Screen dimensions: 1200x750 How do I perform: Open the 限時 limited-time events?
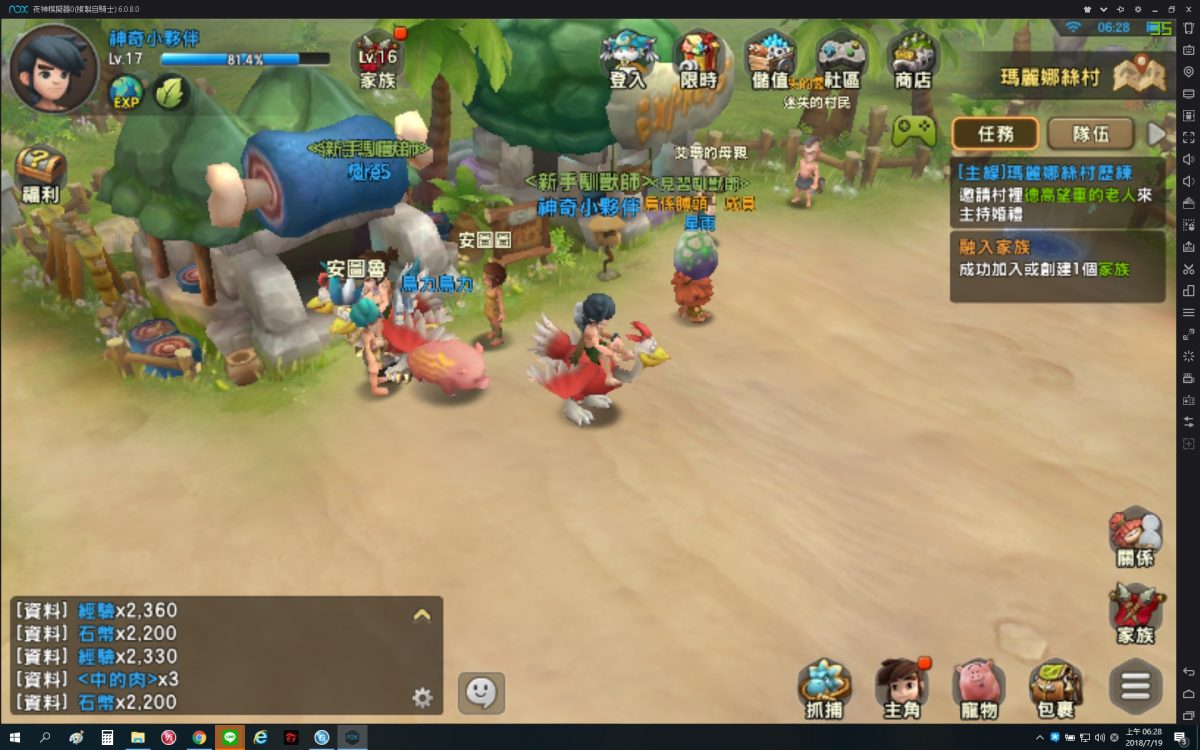[699, 60]
